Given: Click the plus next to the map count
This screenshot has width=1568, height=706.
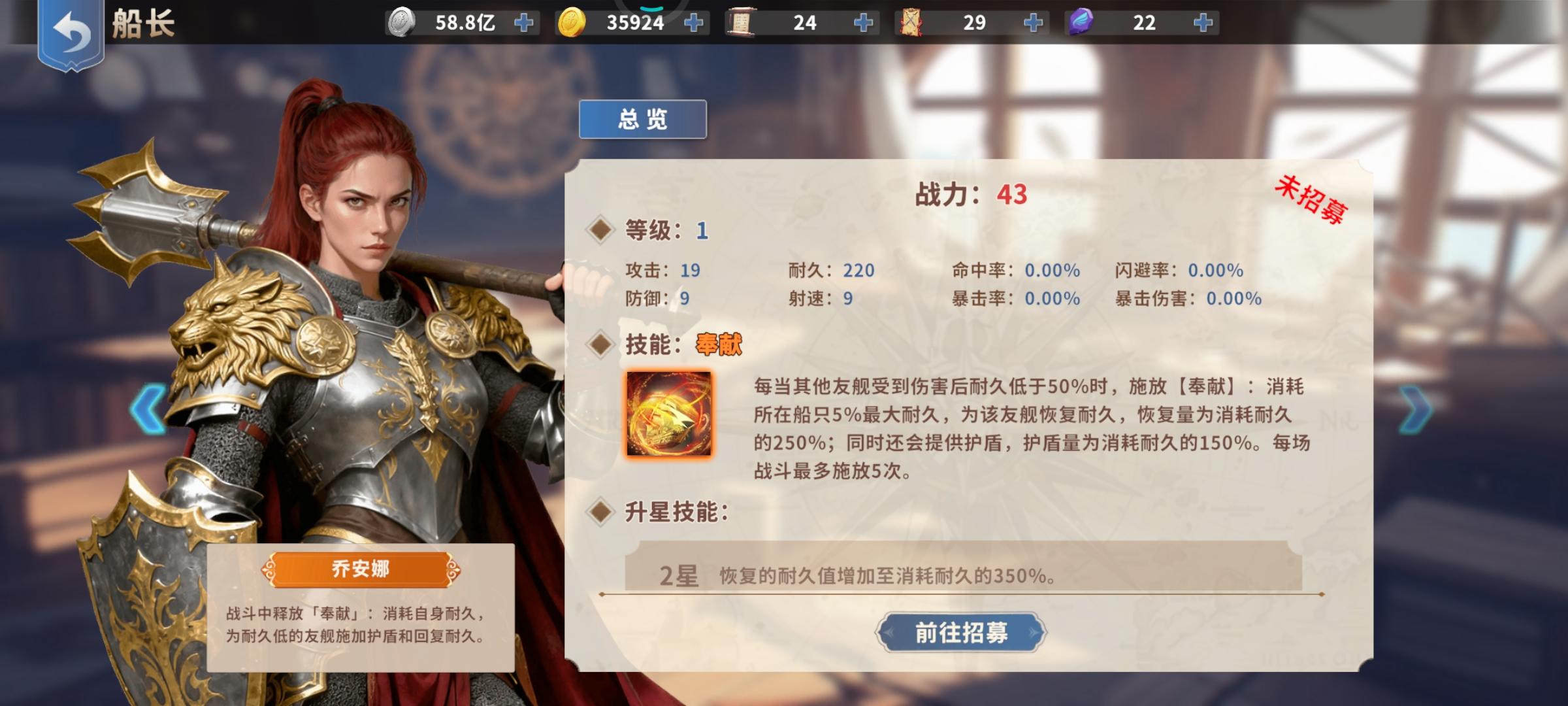Looking at the screenshot, I should point(1034,22).
